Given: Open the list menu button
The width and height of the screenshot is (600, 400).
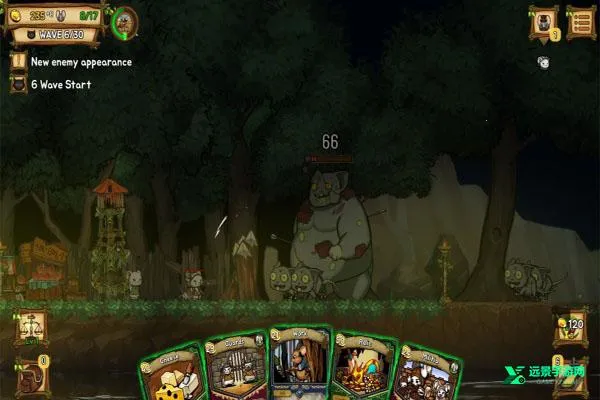Looking at the screenshot, I should (x=581, y=21).
